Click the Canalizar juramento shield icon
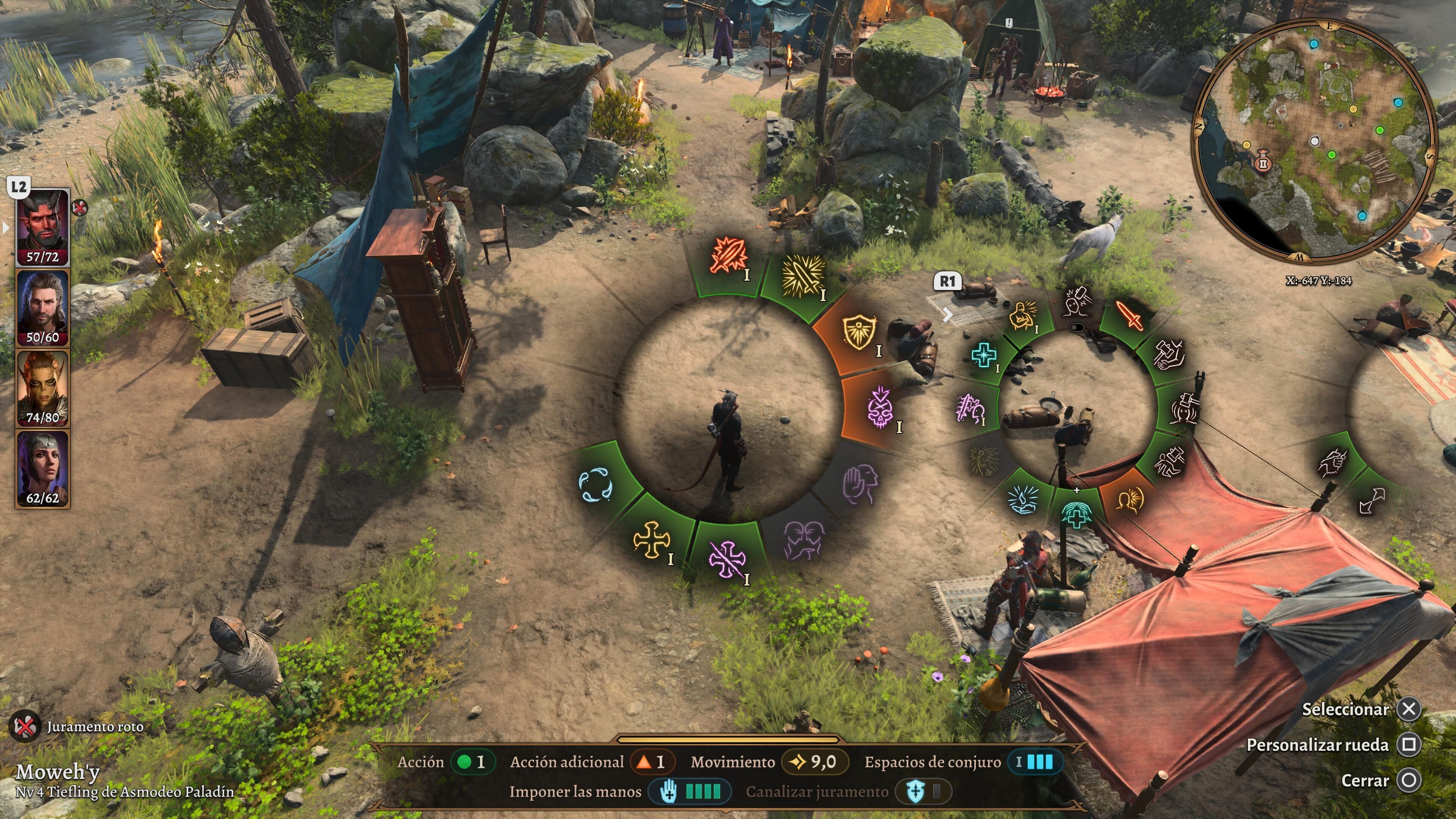 pyautogui.click(x=915, y=792)
